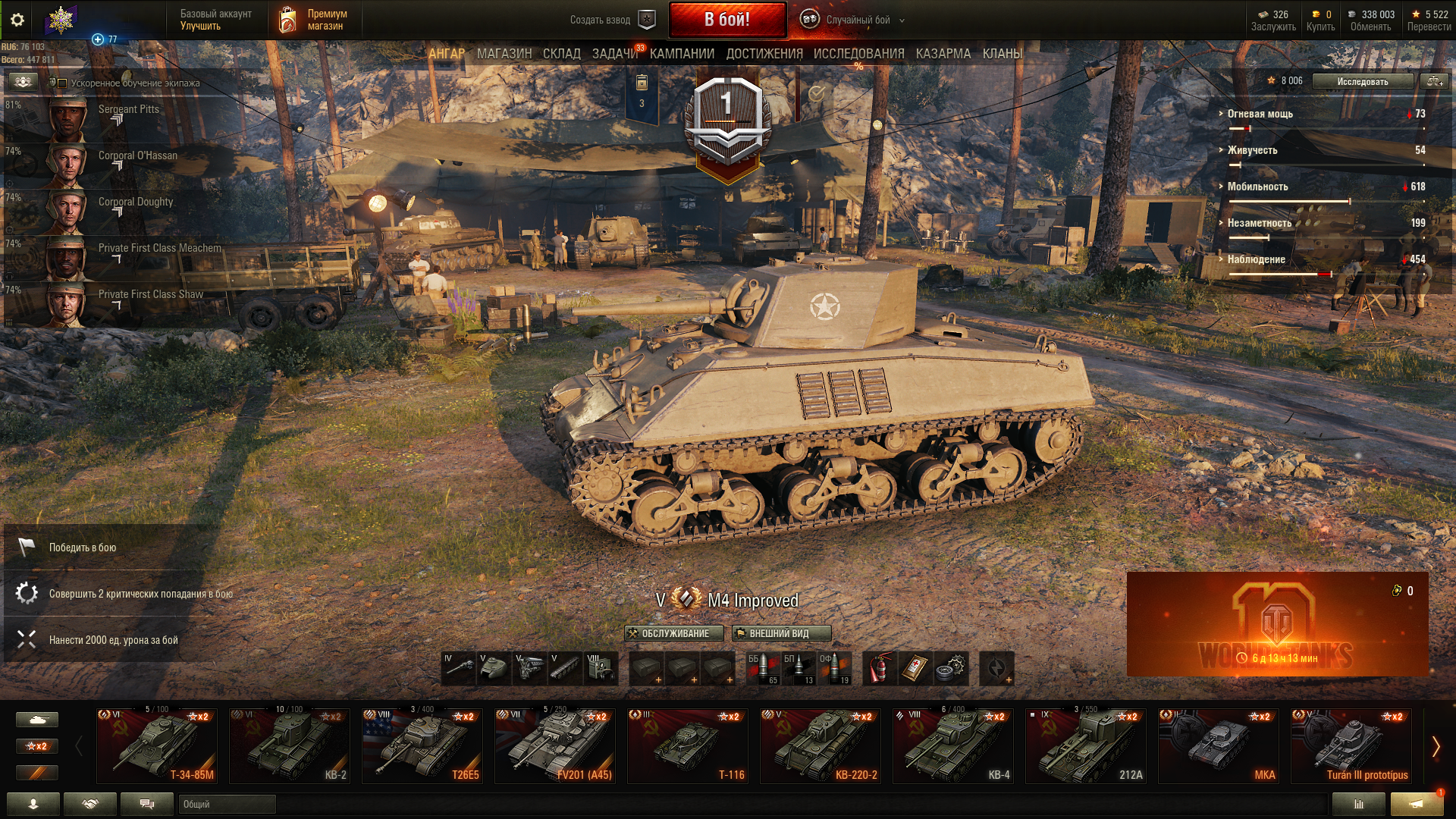Open ВНЕШНИЙ ВИД customization

[x=781, y=633]
